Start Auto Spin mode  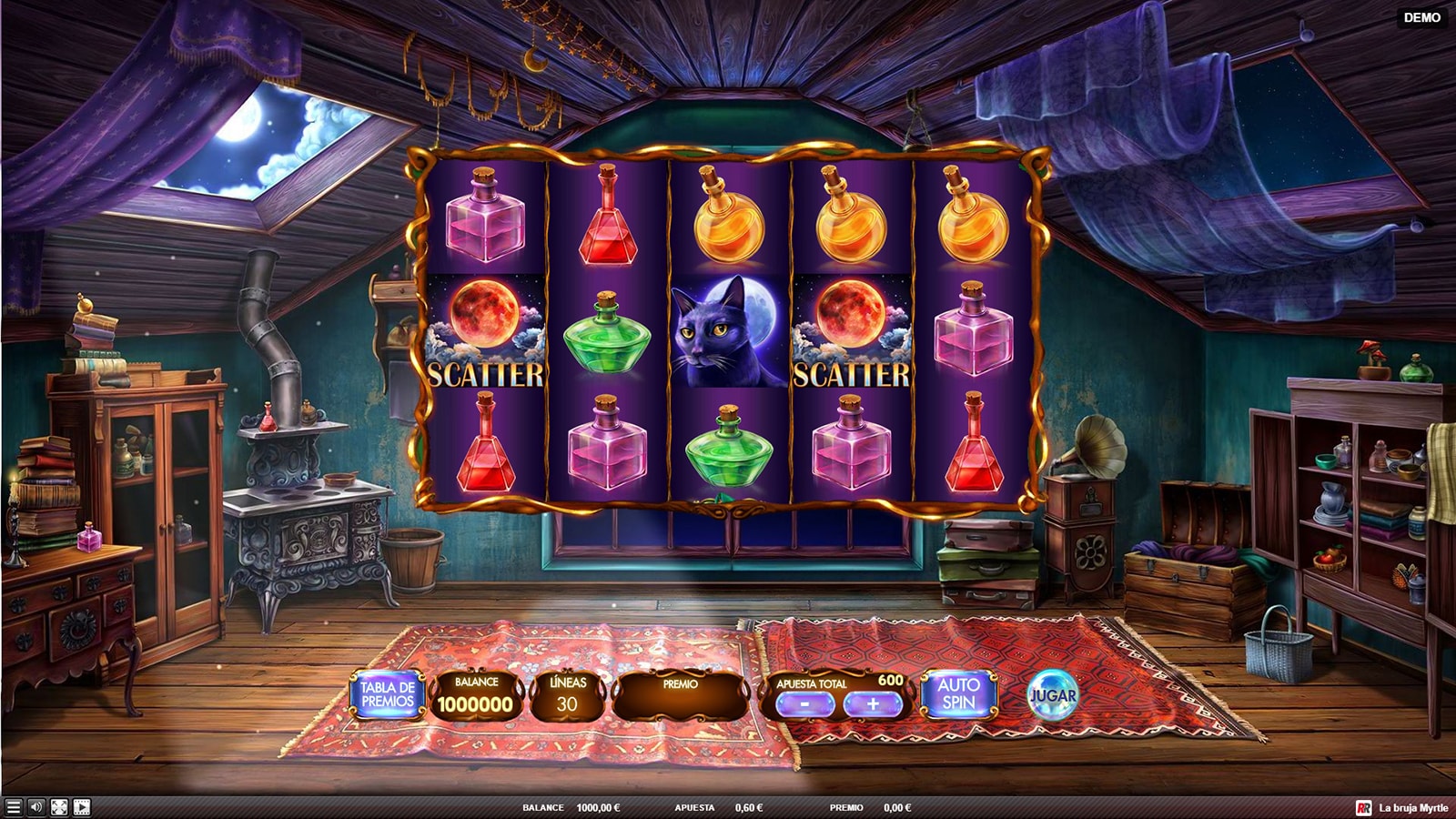(x=958, y=694)
